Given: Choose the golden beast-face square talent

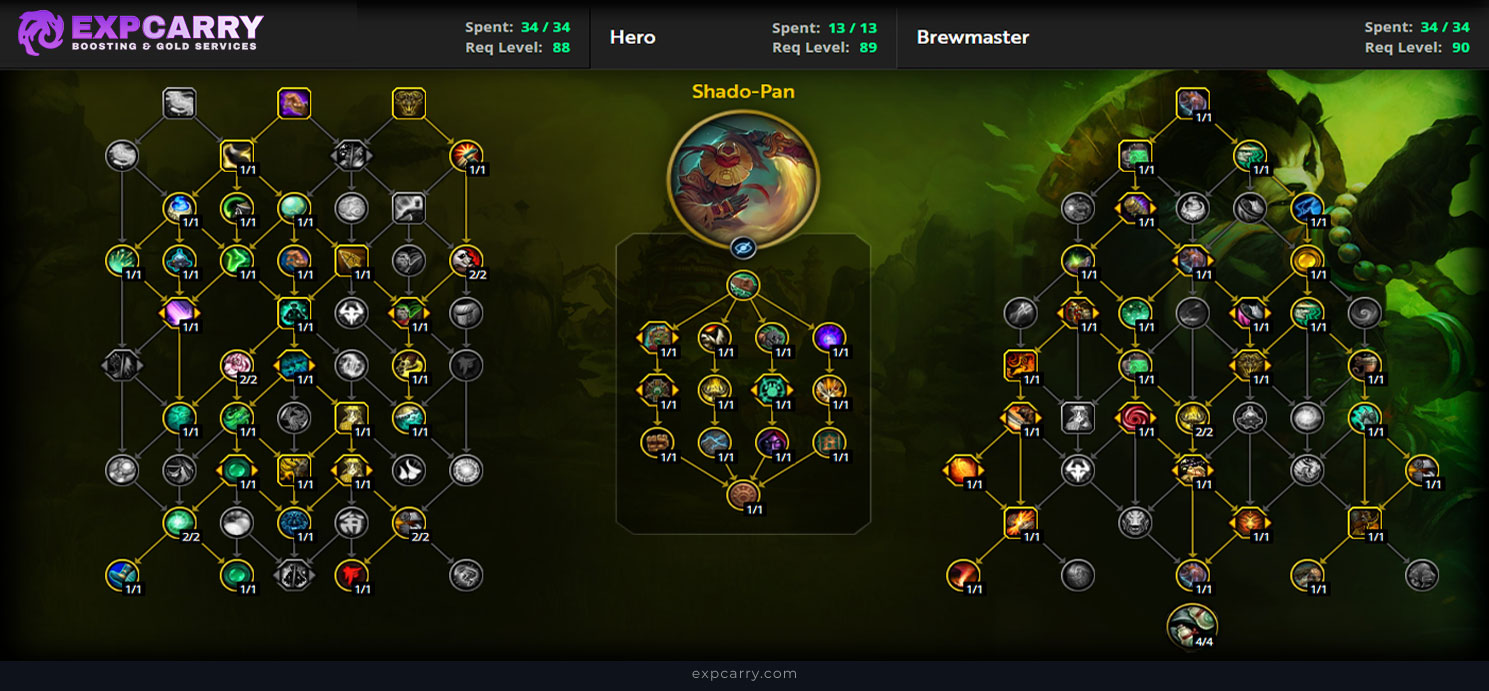Looking at the screenshot, I should 409,103.
